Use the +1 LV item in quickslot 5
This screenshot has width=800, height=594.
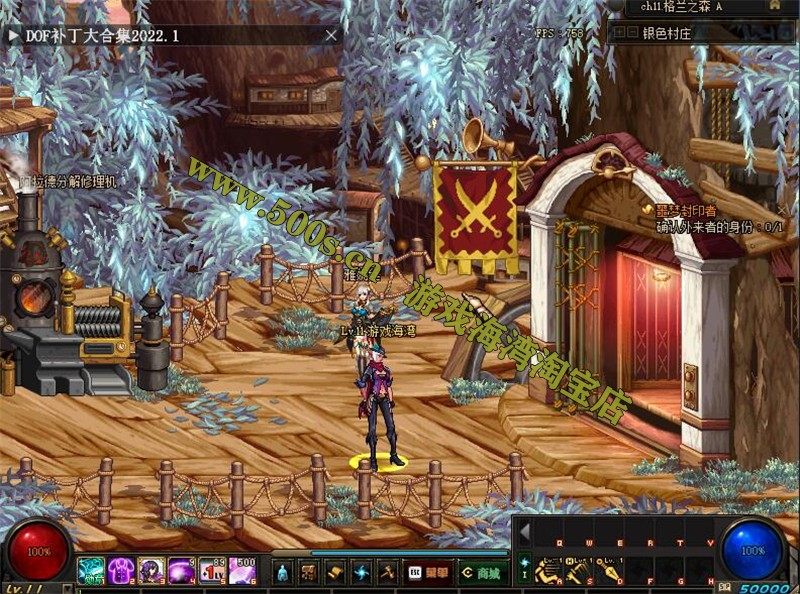(x=212, y=571)
